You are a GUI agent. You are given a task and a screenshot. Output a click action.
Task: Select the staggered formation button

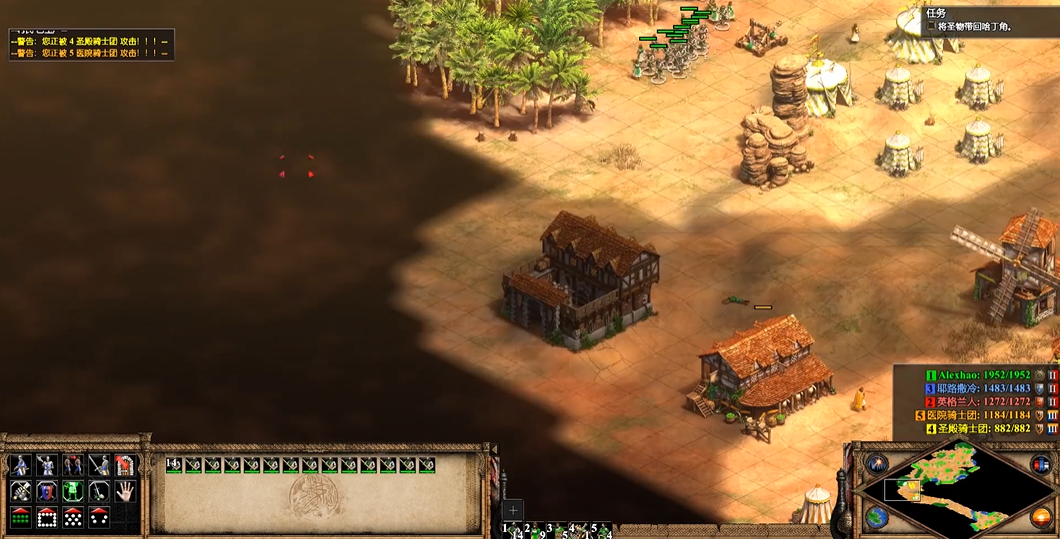click(x=73, y=517)
